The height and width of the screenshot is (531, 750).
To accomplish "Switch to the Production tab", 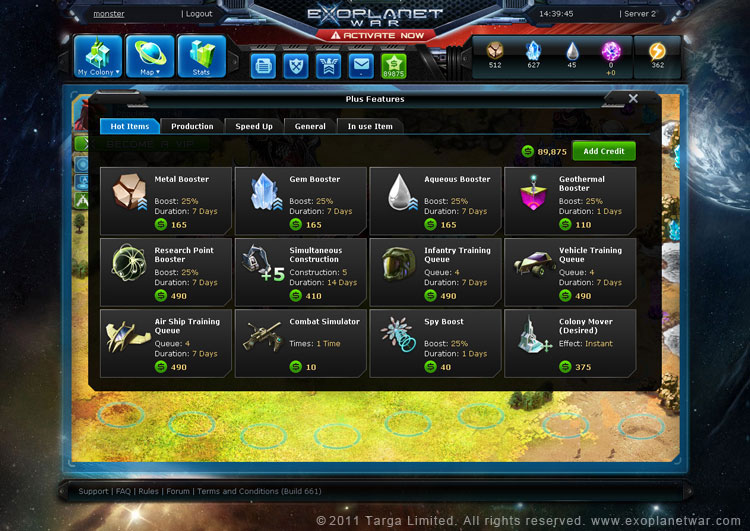I will pyautogui.click(x=192, y=127).
